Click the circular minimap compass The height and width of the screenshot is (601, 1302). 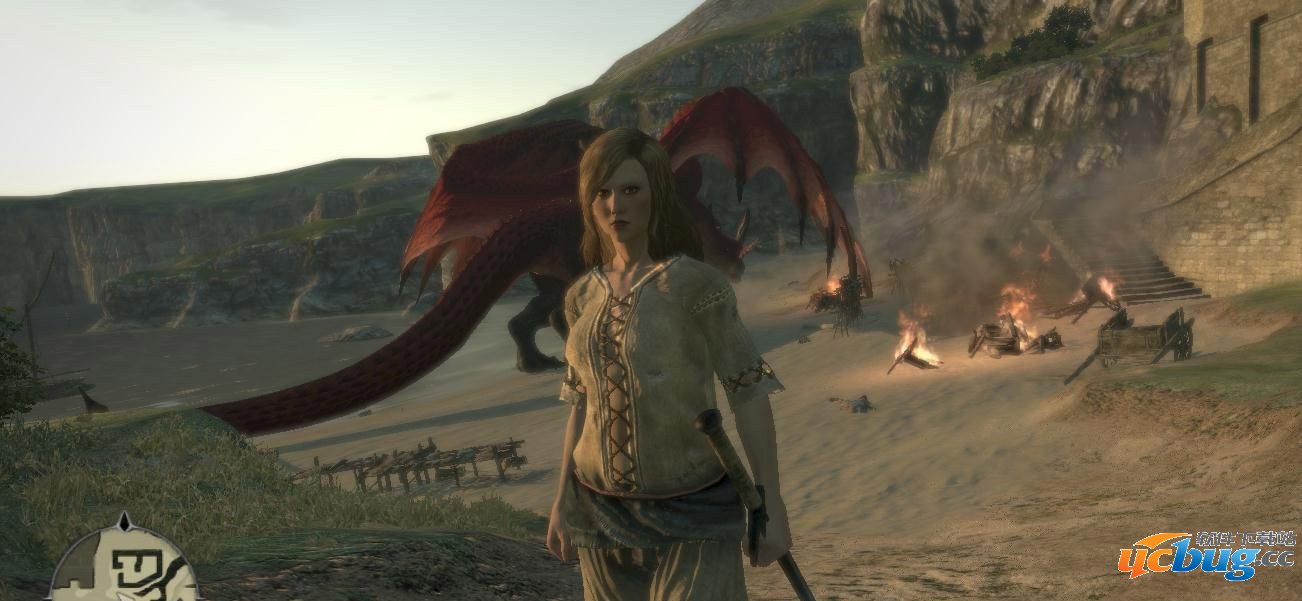pos(124,569)
